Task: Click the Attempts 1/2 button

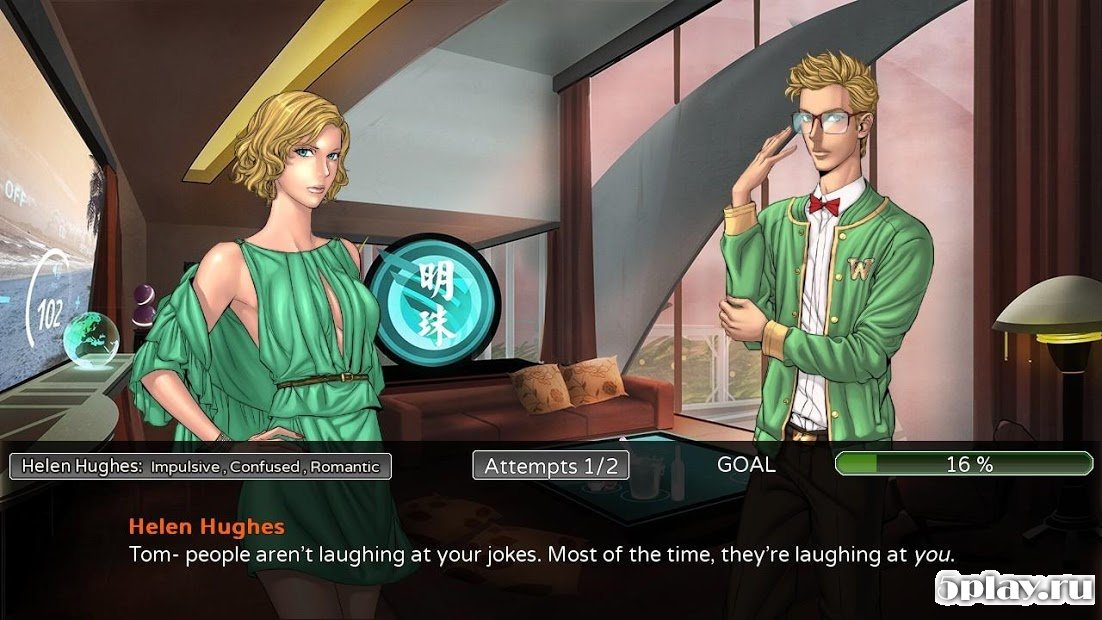Action: coord(551,466)
